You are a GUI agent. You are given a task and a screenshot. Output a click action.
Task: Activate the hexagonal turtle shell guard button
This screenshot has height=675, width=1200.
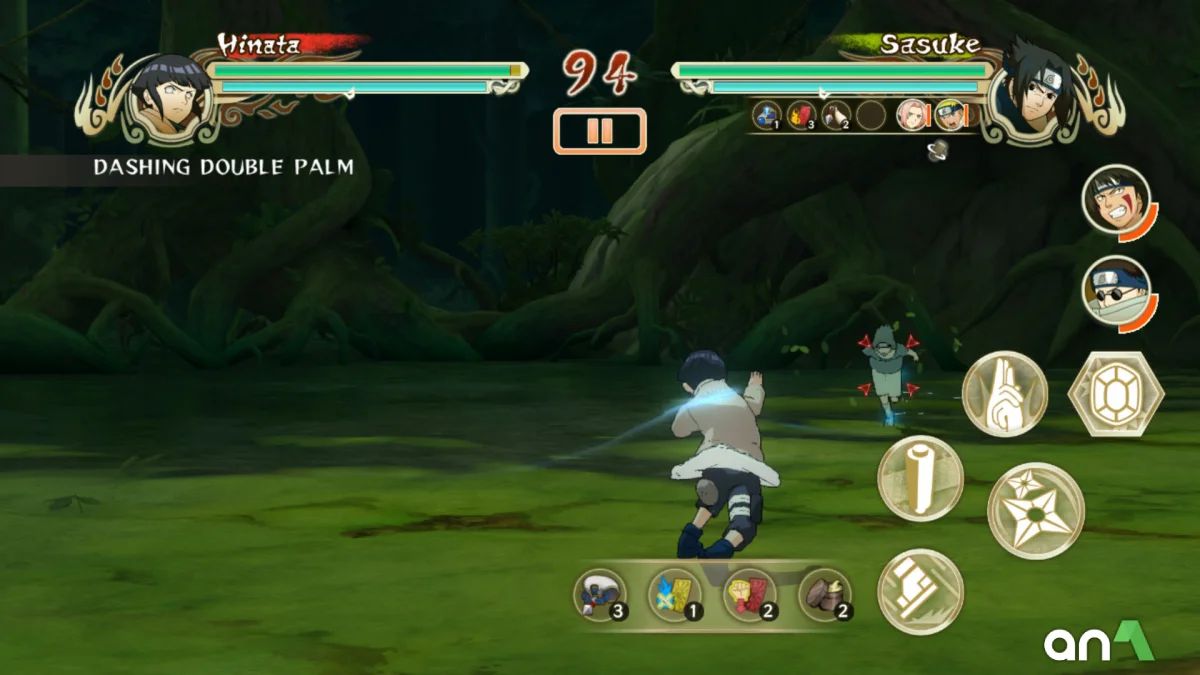[1115, 394]
